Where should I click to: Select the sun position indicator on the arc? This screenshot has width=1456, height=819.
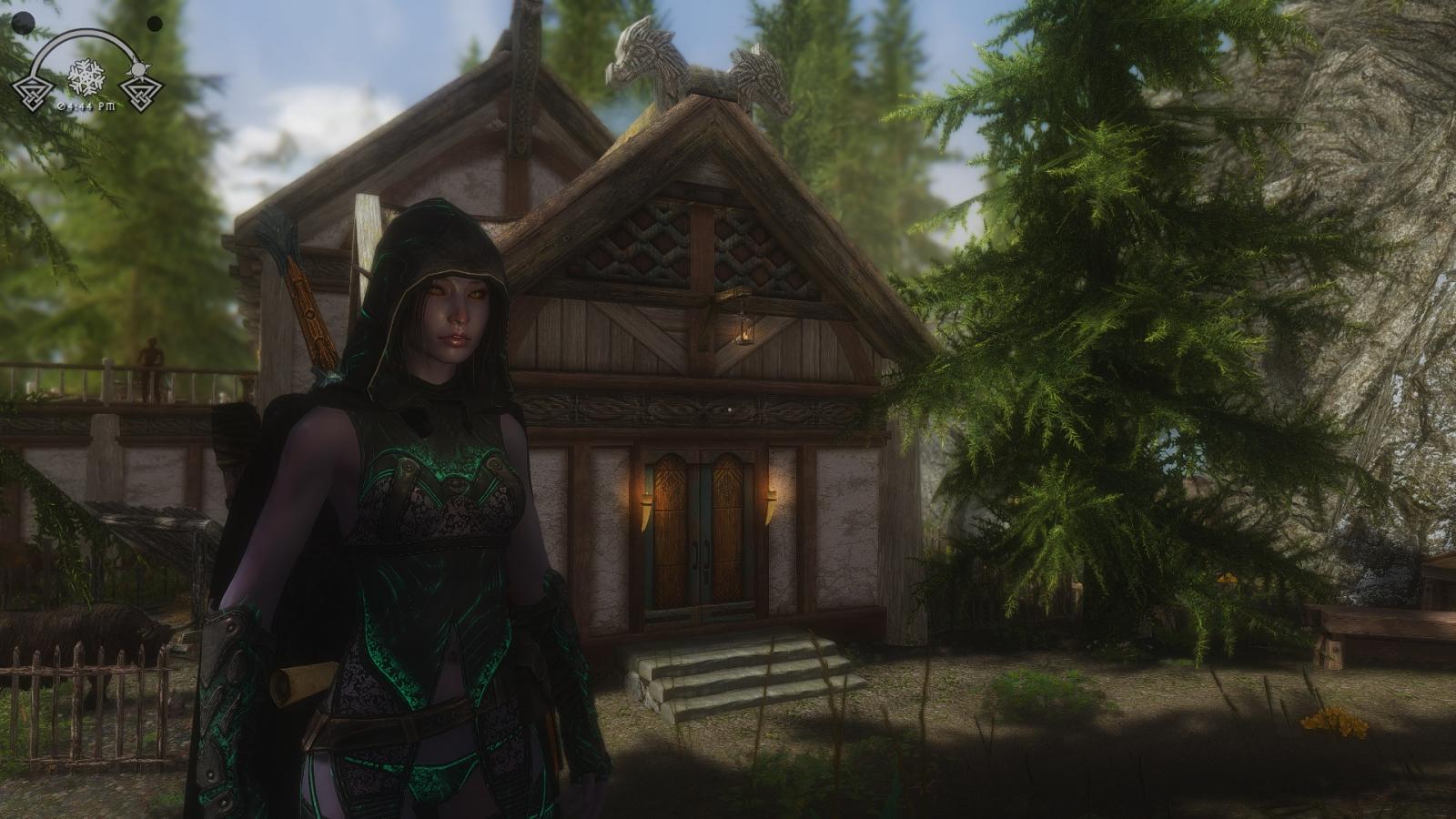pos(138,67)
